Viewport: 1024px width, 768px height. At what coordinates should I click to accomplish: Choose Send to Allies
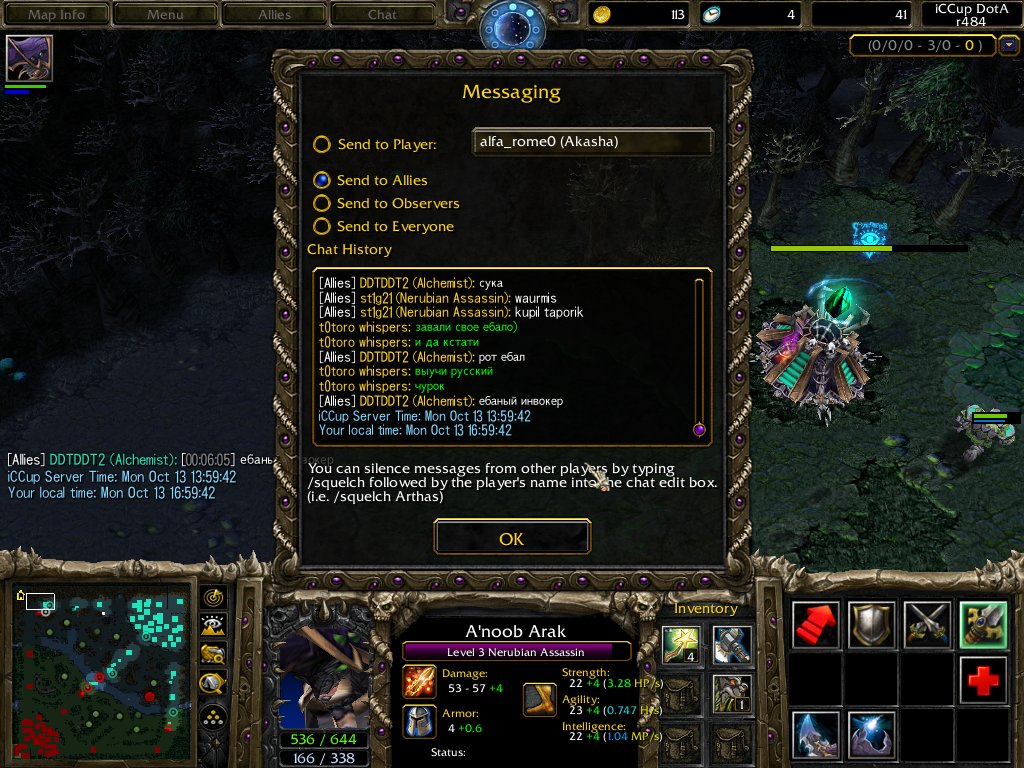(322, 180)
